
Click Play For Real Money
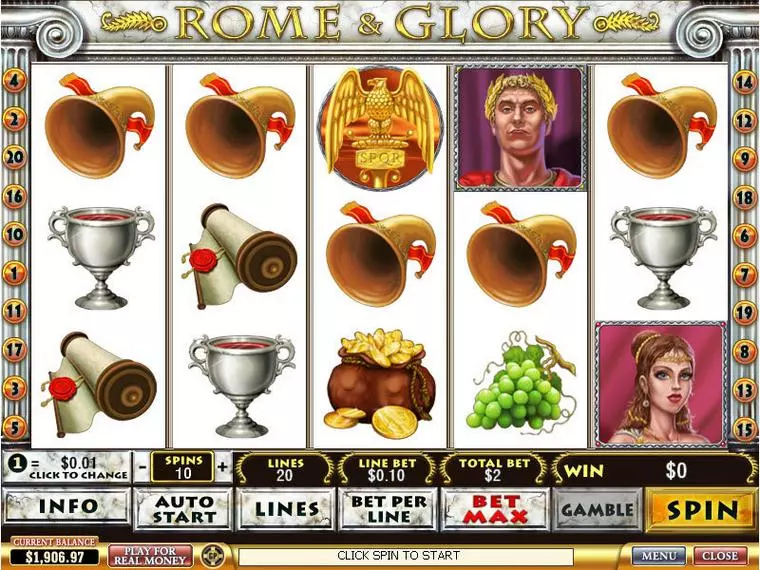(x=150, y=555)
